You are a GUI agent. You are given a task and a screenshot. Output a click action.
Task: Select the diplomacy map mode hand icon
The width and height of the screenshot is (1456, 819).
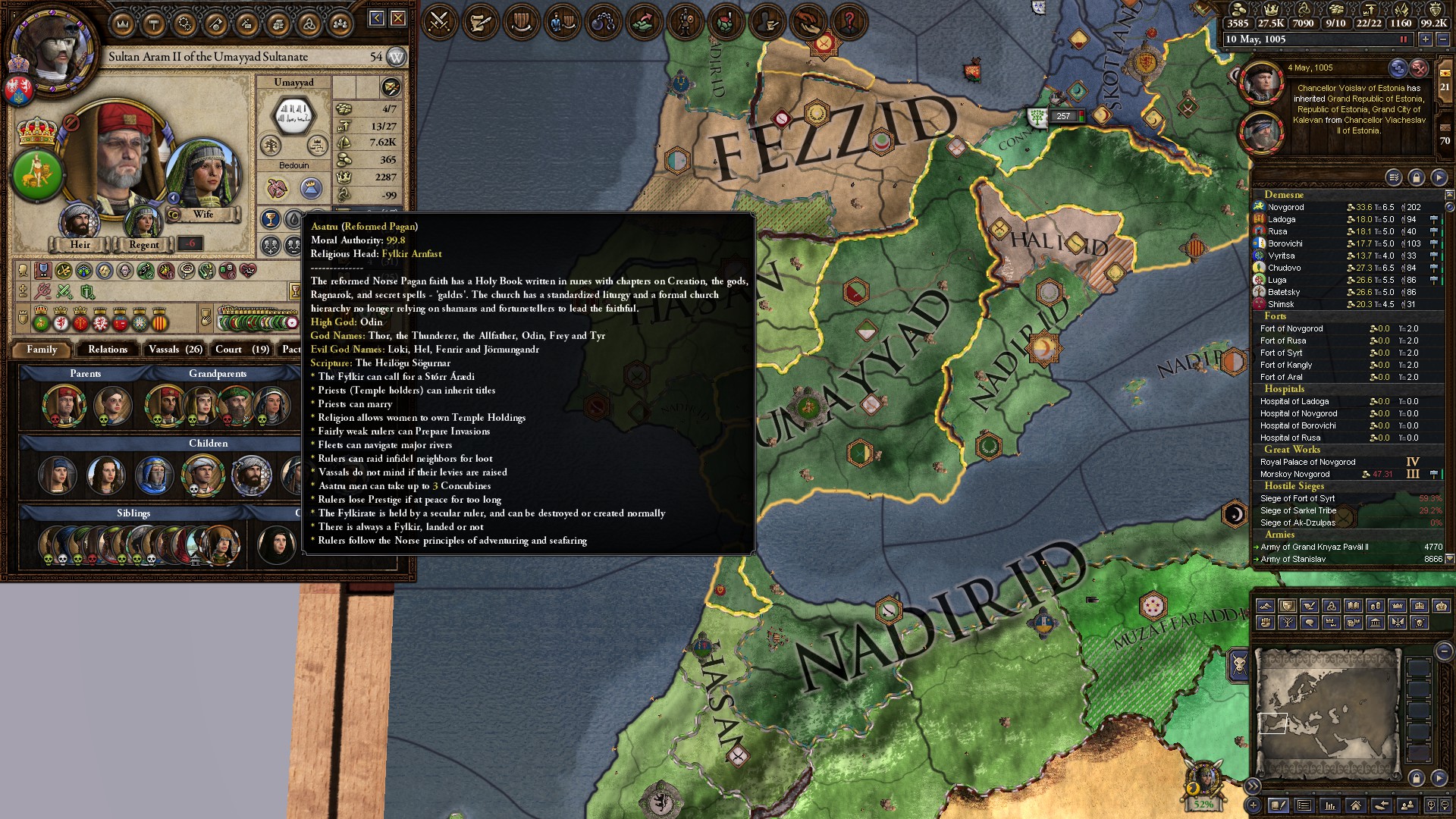pyautogui.click(x=1308, y=605)
